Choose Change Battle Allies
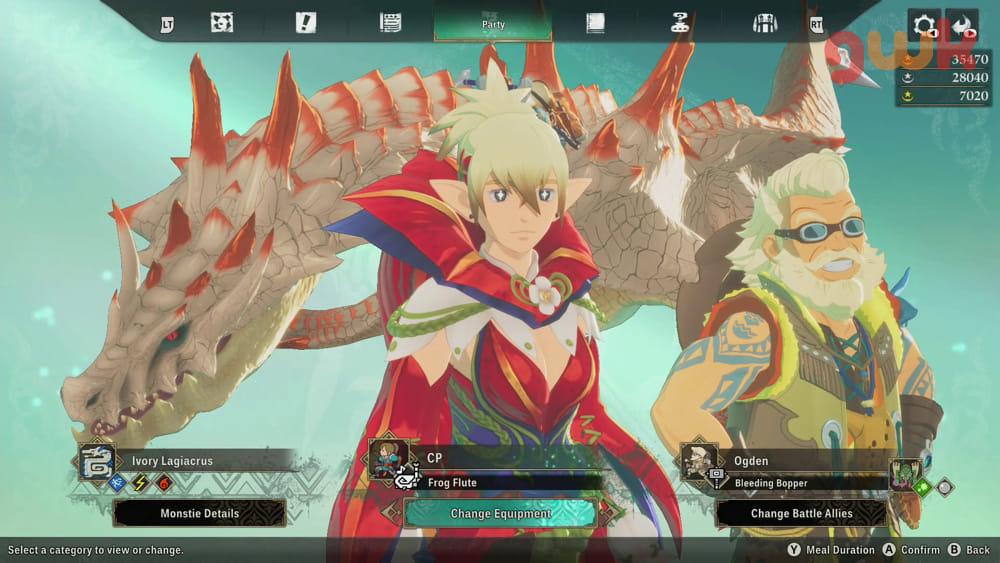 (x=801, y=513)
